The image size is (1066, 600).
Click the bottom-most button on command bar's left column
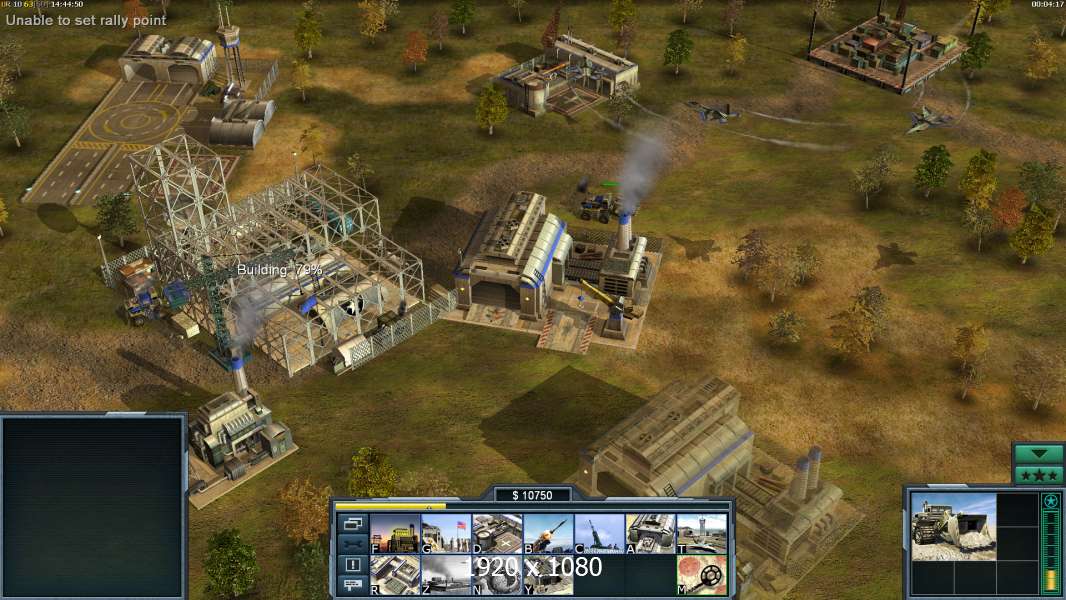[x=352, y=586]
